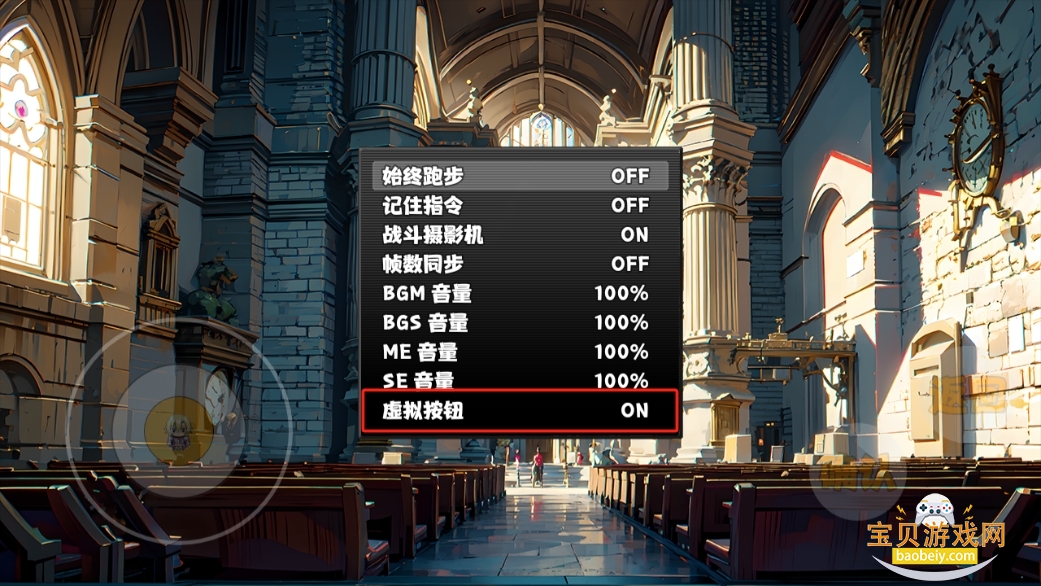Viewport: 1041px width, 586px height.
Task: Tap the virtual joystick's yellow center knob
Action: point(180,429)
